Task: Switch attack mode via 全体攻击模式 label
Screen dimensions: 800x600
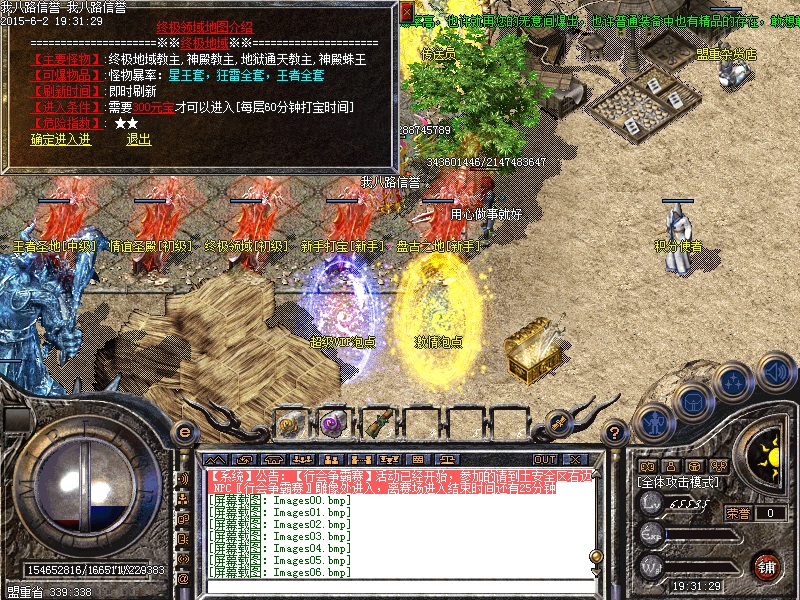Action: [679, 482]
